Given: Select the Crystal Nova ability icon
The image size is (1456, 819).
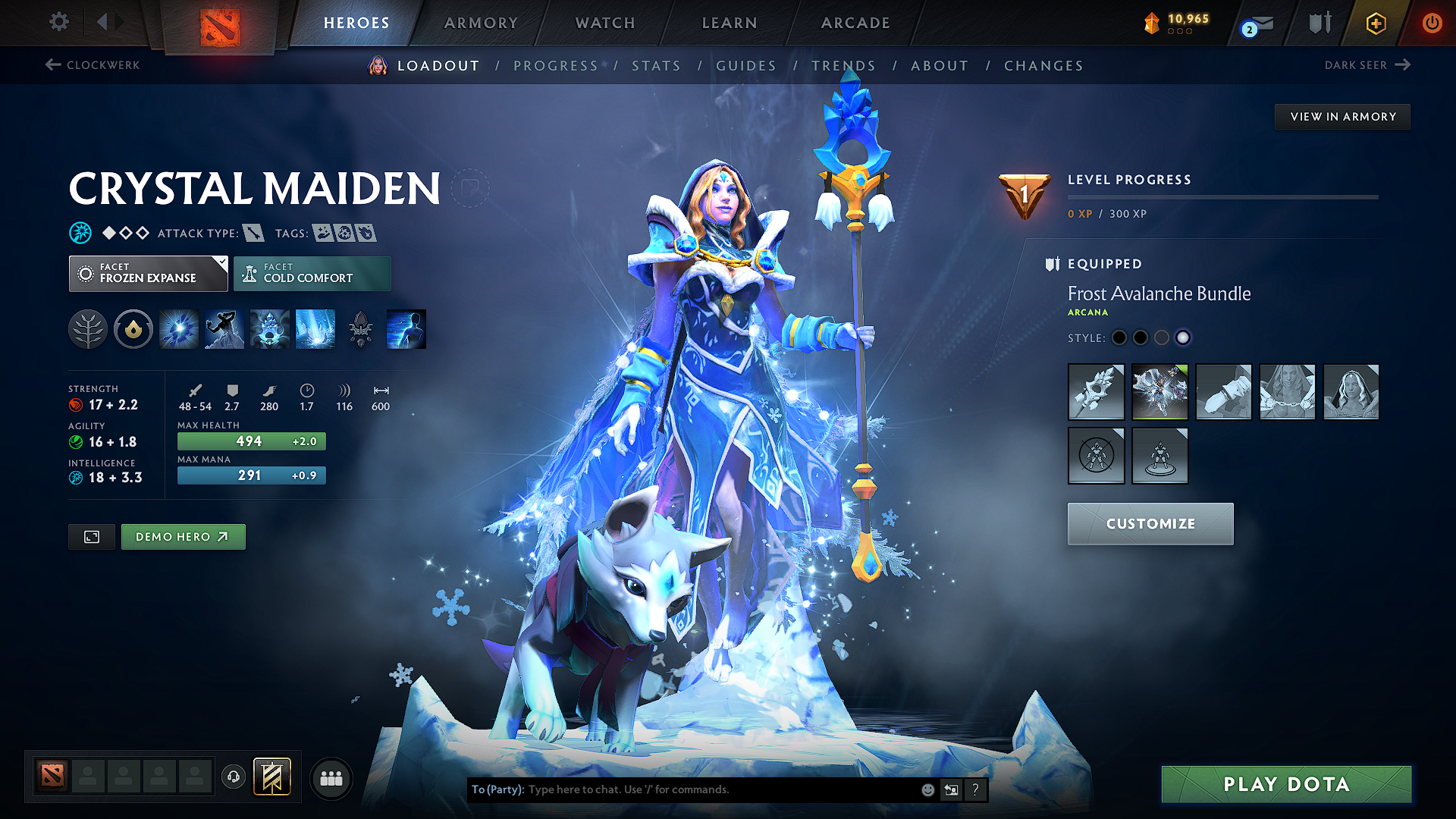Looking at the screenshot, I should (x=178, y=328).
